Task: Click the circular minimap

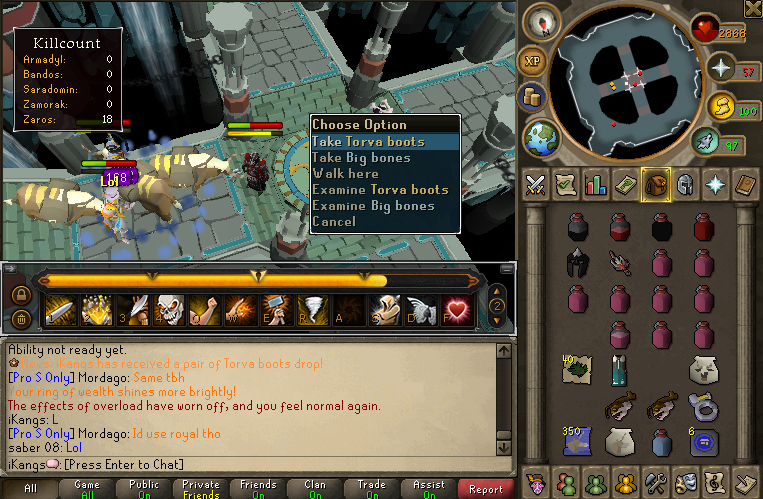Action: tap(629, 78)
